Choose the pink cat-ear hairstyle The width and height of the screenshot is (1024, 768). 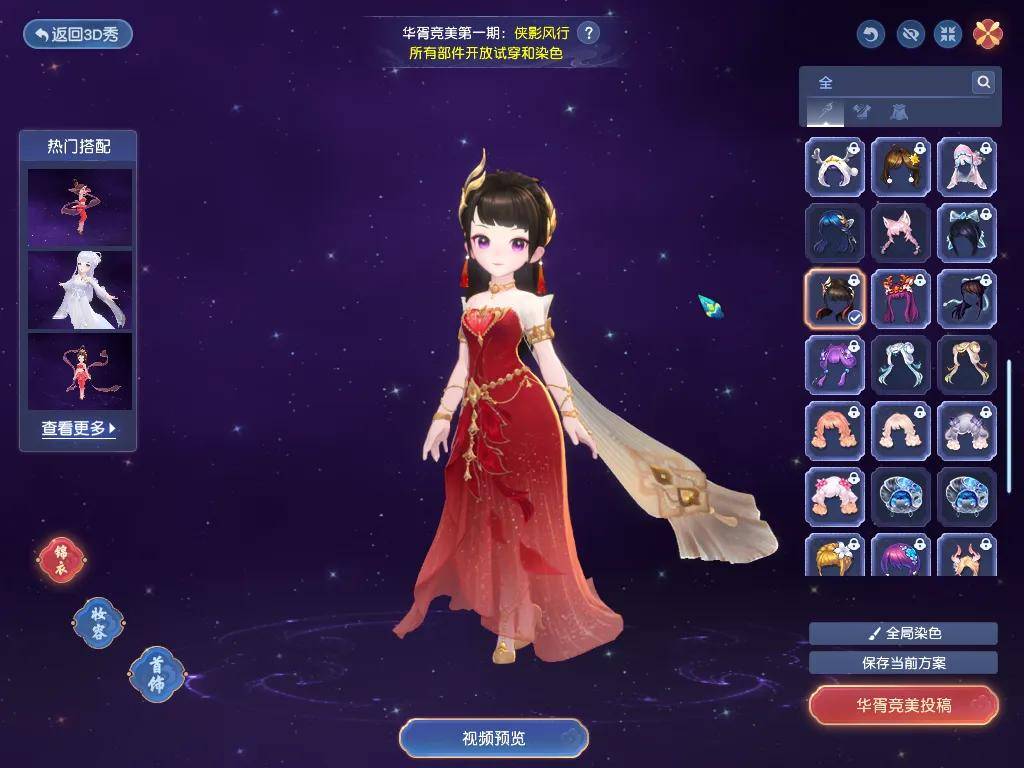(x=901, y=233)
